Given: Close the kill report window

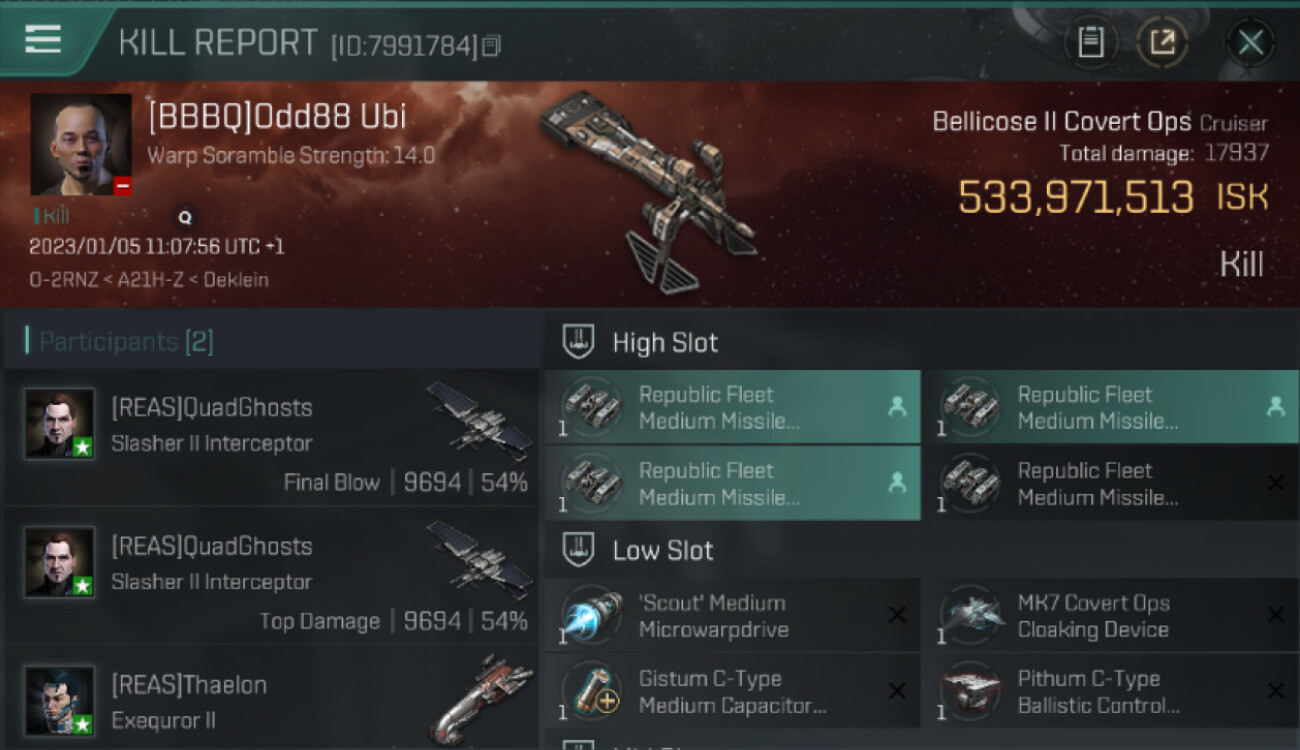Looking at the screenshot, I should [x=1250, y=42].
